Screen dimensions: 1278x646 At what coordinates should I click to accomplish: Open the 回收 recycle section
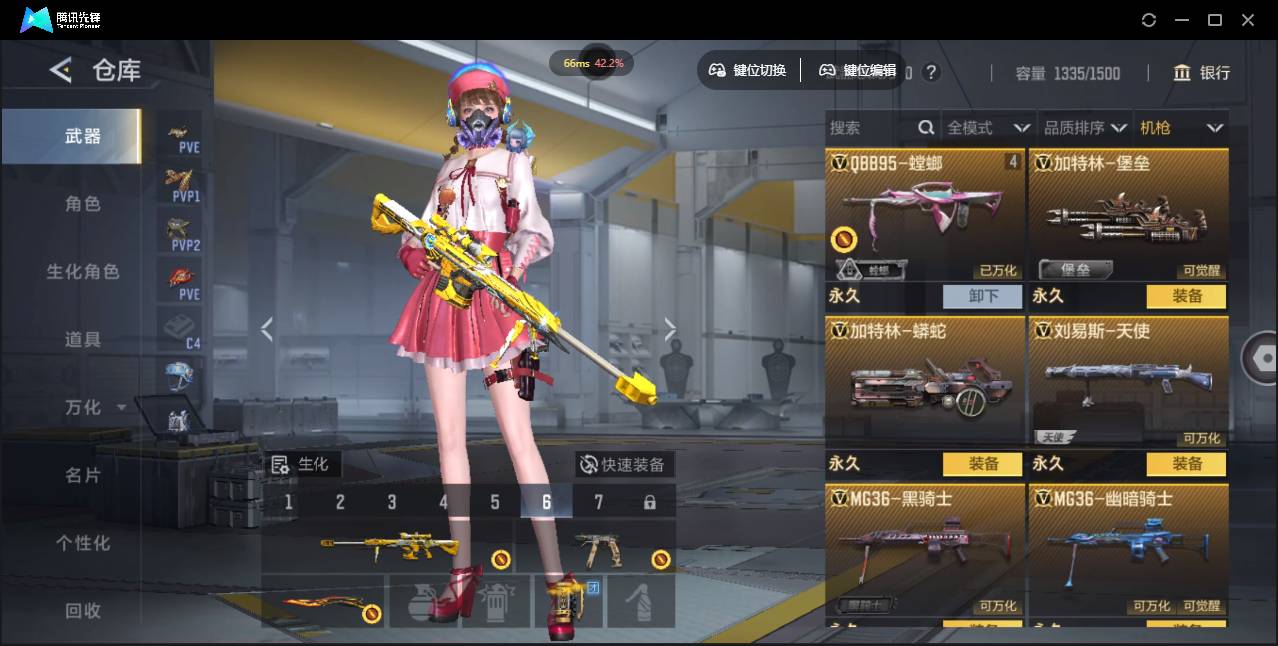click(x=83, y=610)
